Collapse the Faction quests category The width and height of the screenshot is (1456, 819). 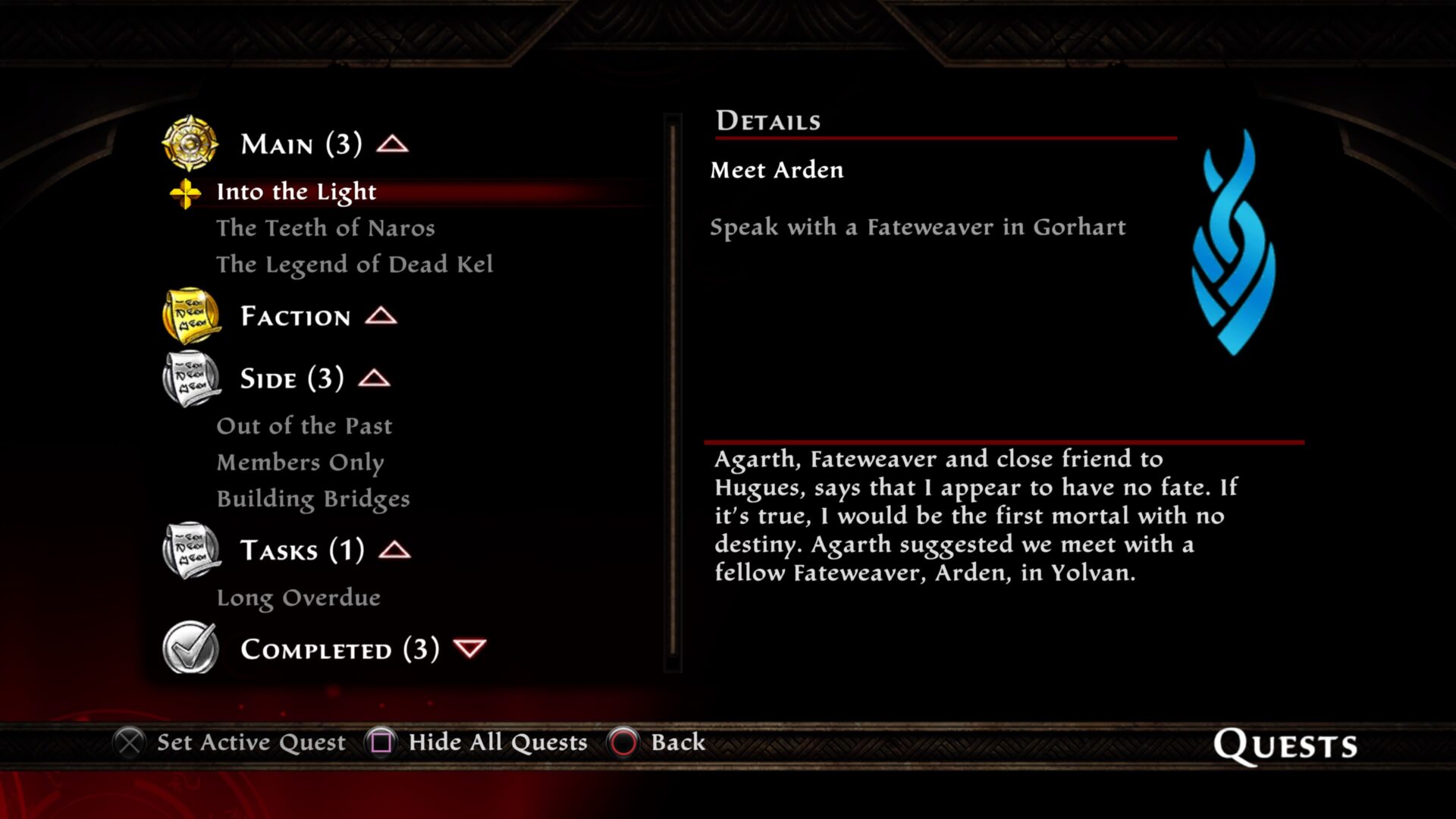(381, 316)
